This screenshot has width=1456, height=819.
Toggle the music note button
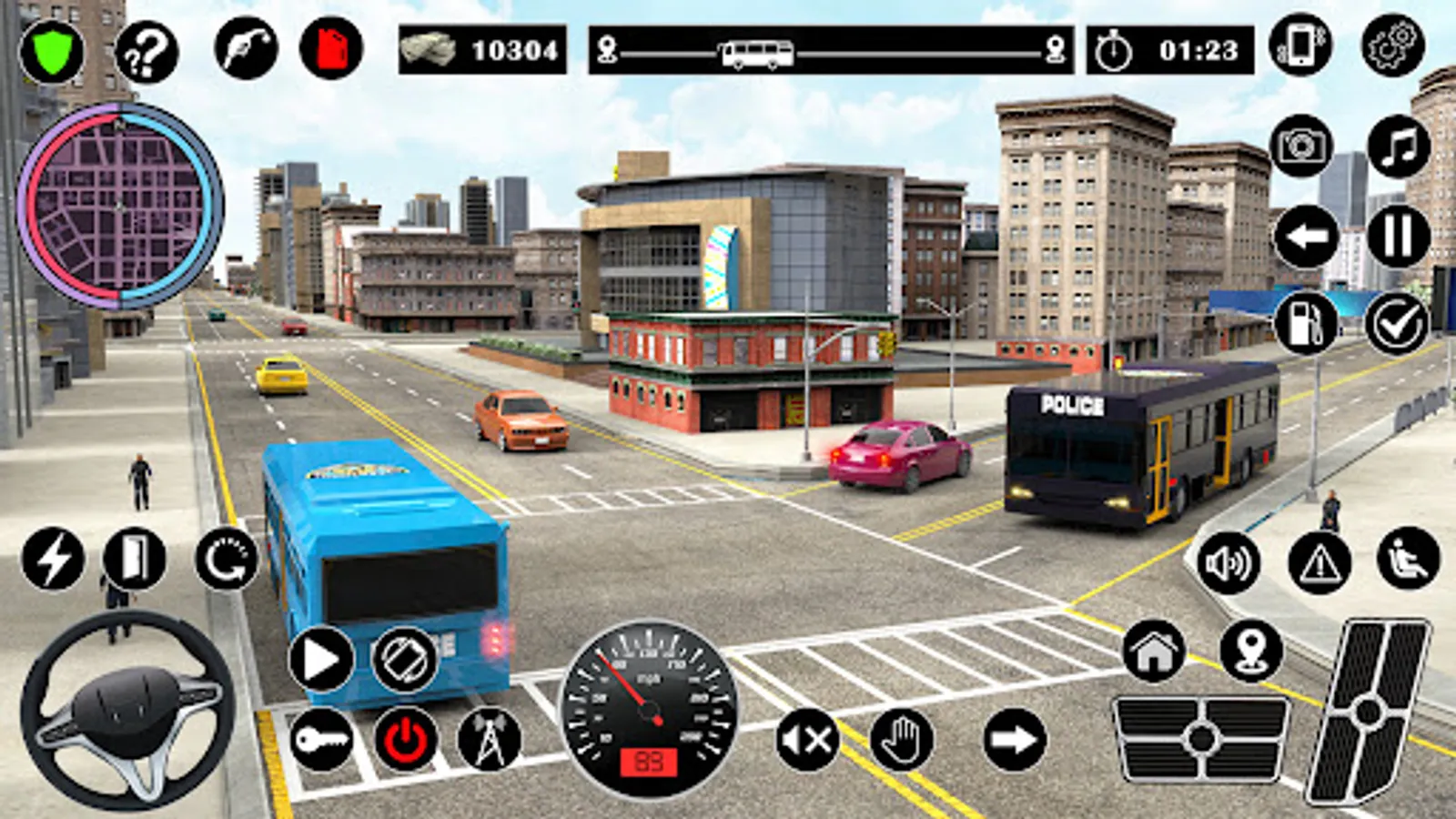point(1399,146)
